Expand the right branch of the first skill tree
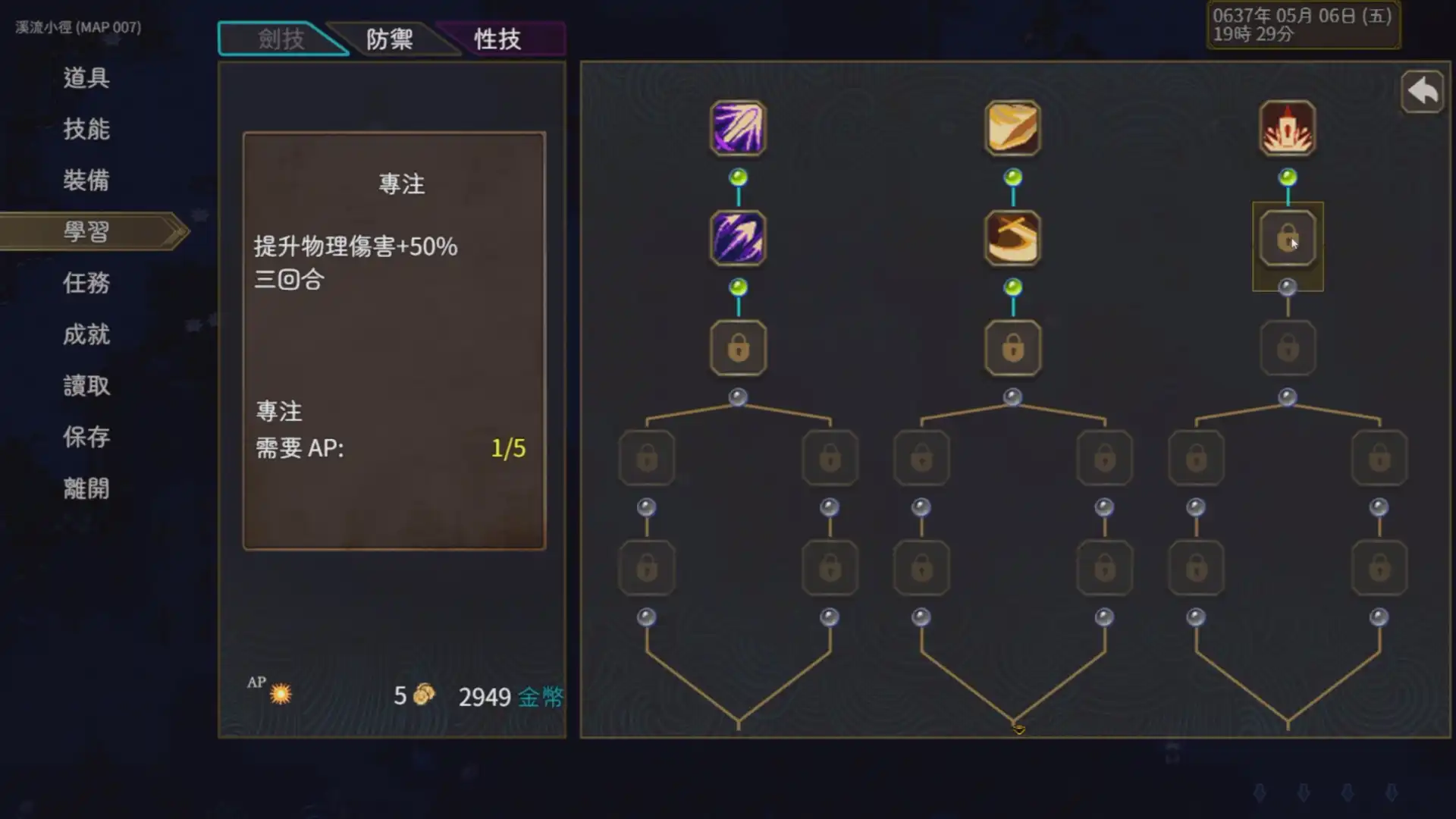The height and width of the screenshot is (819, 1456). click(x=829, y=457)
